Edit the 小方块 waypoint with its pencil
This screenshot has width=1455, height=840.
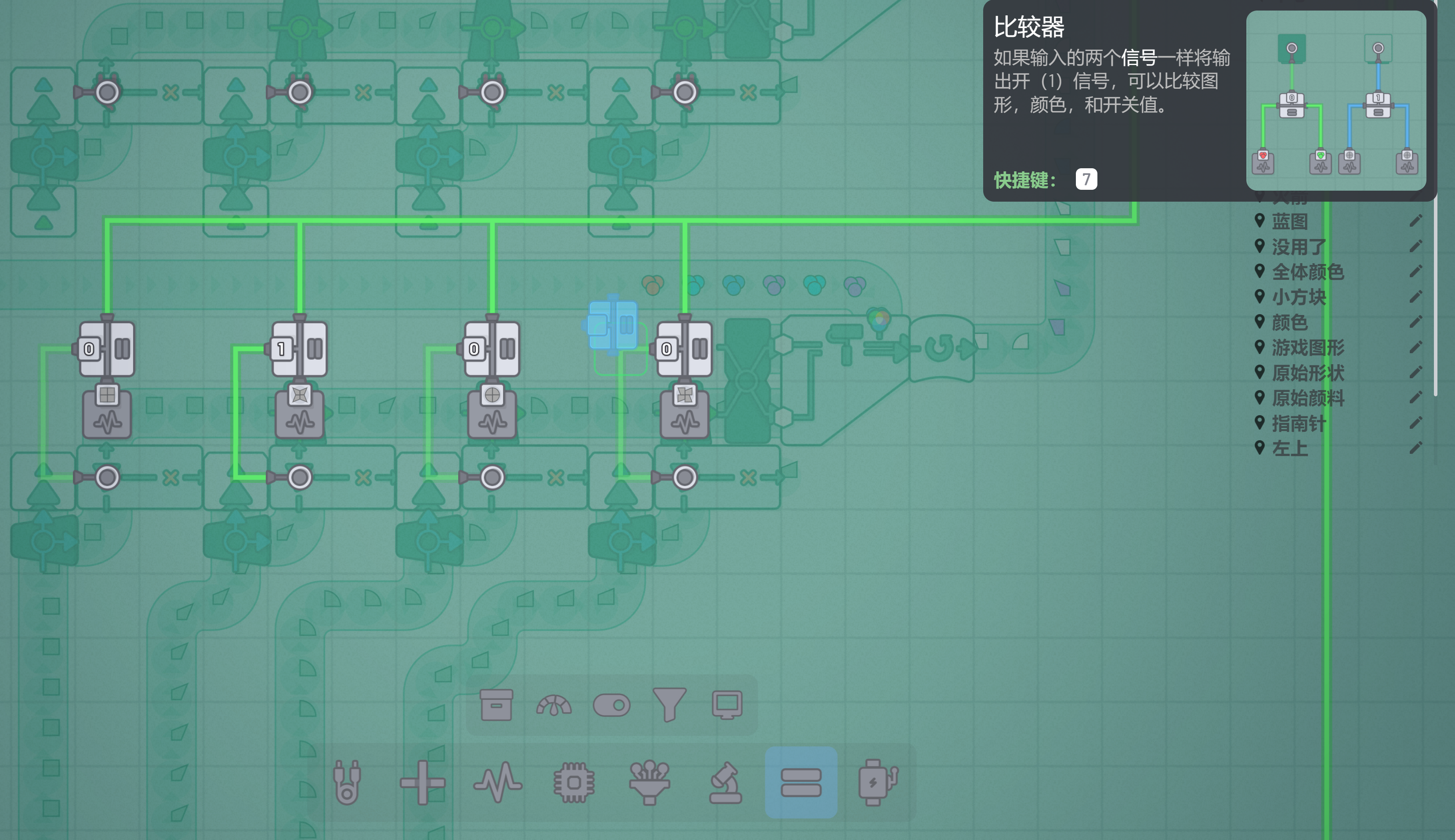[1415, 297]
